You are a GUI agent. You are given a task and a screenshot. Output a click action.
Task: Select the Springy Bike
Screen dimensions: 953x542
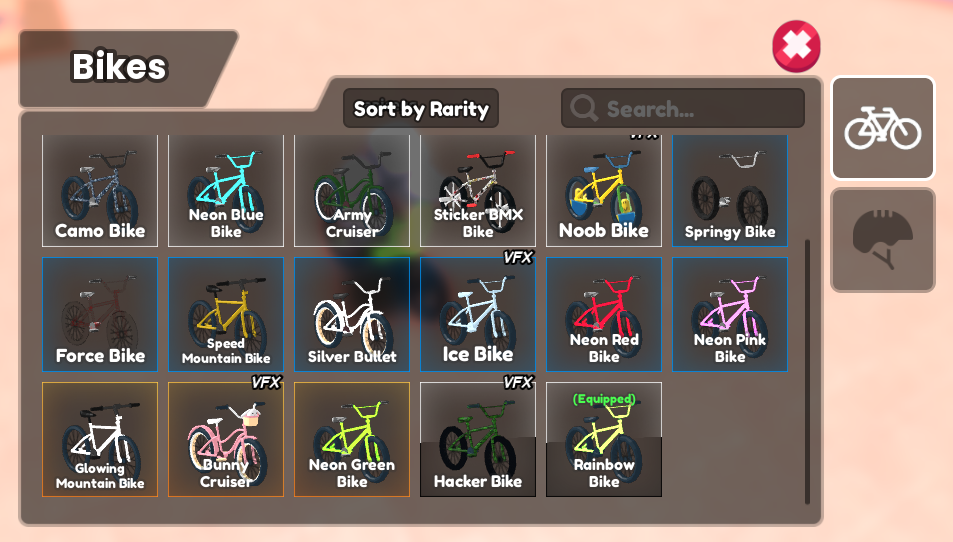pyautogui.click(x=730, y=191)
